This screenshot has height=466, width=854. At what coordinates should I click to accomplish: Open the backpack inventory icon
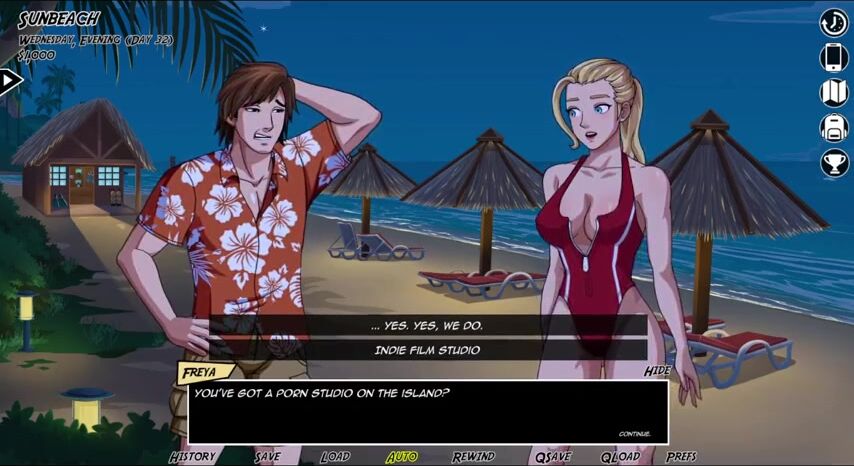pos(834,127)
